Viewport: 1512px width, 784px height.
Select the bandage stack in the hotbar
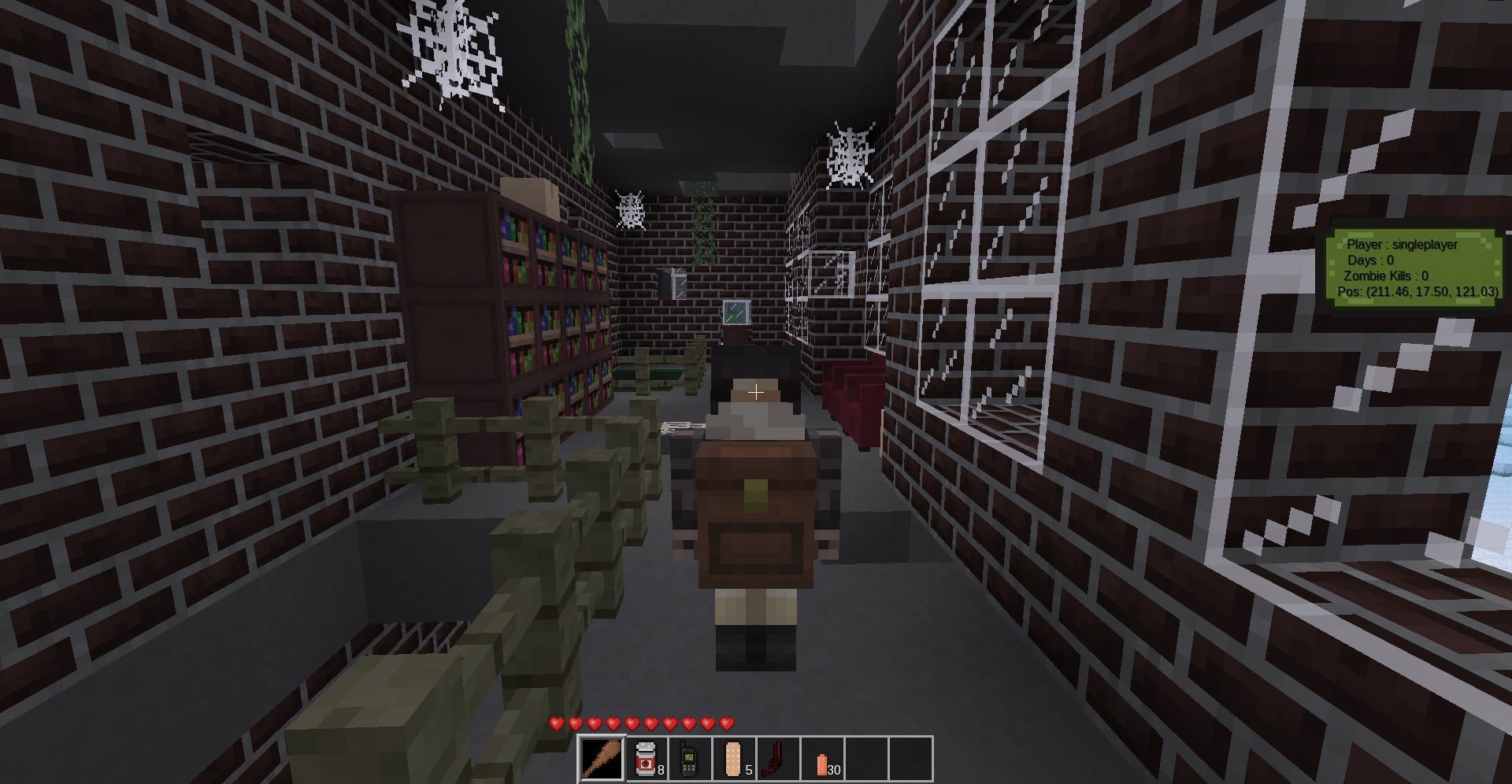tap(734, 758)
